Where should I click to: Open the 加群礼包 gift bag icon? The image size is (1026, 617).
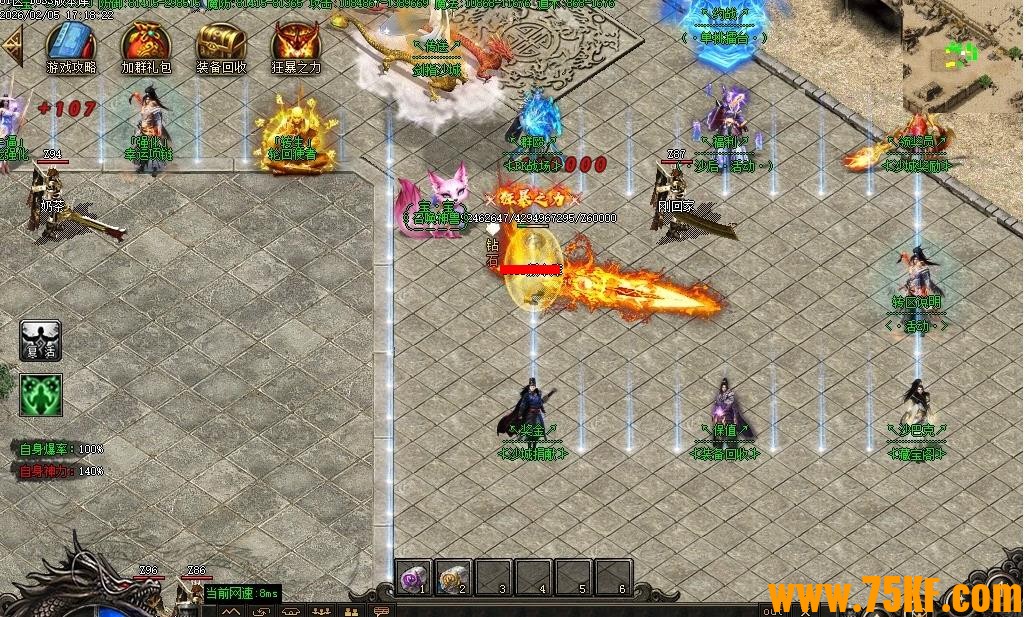(146, 44)
